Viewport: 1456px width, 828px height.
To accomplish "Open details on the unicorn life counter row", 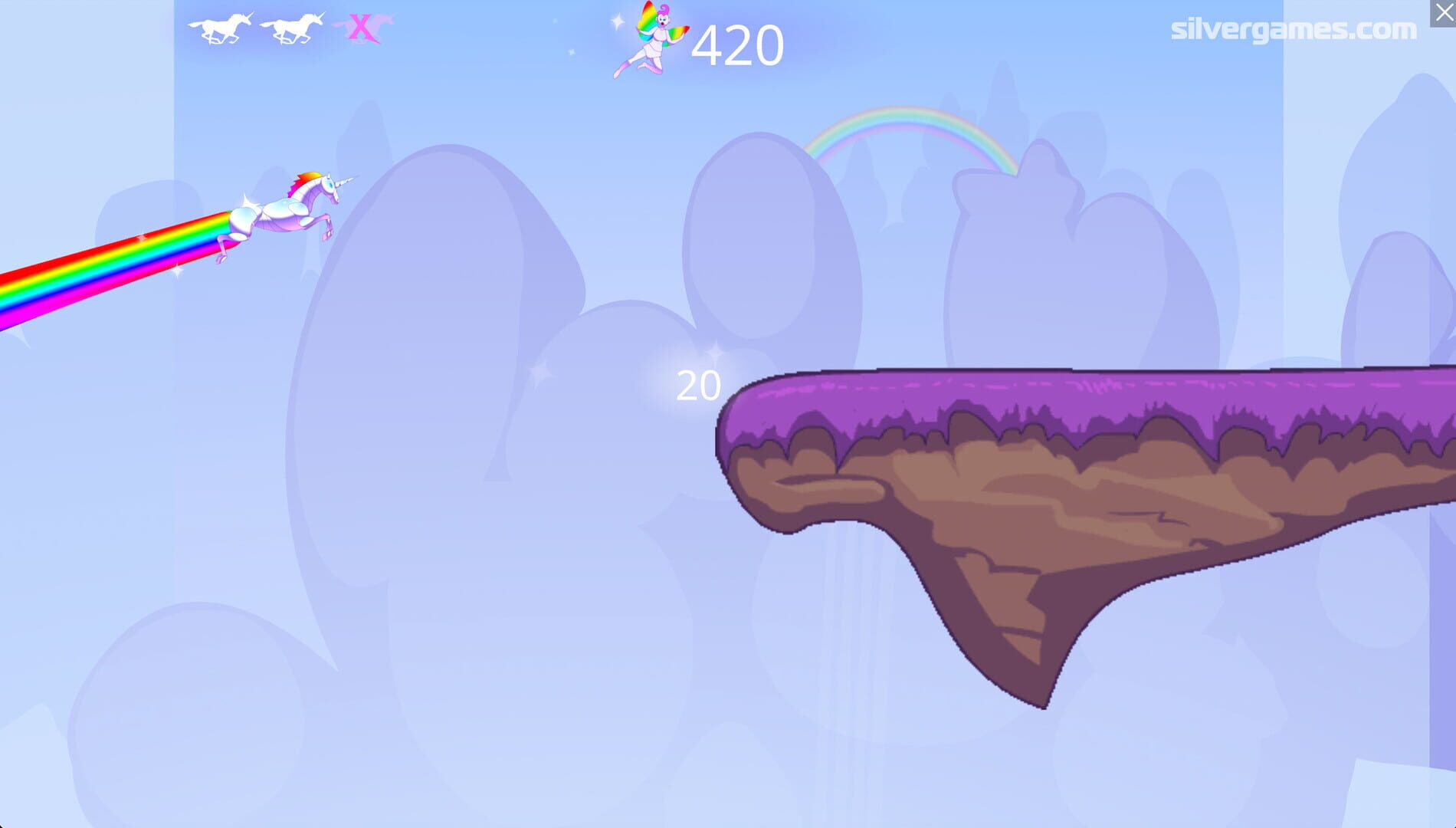I will click(287, 25).
